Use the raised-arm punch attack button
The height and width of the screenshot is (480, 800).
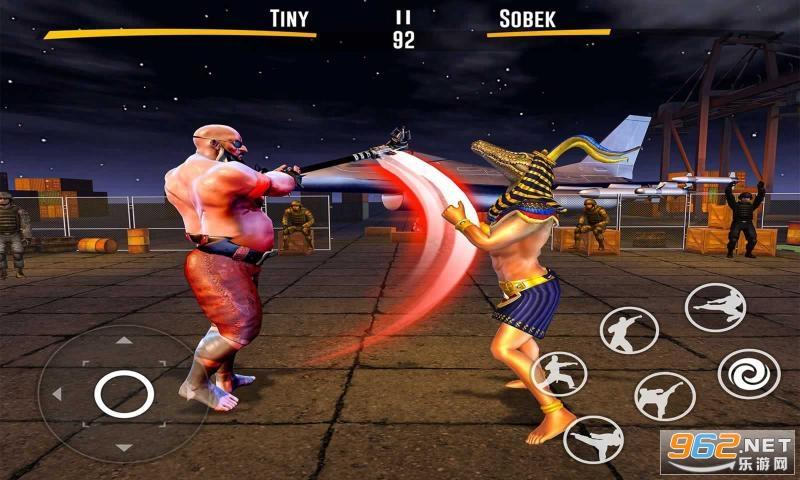(x=628, y=330)
